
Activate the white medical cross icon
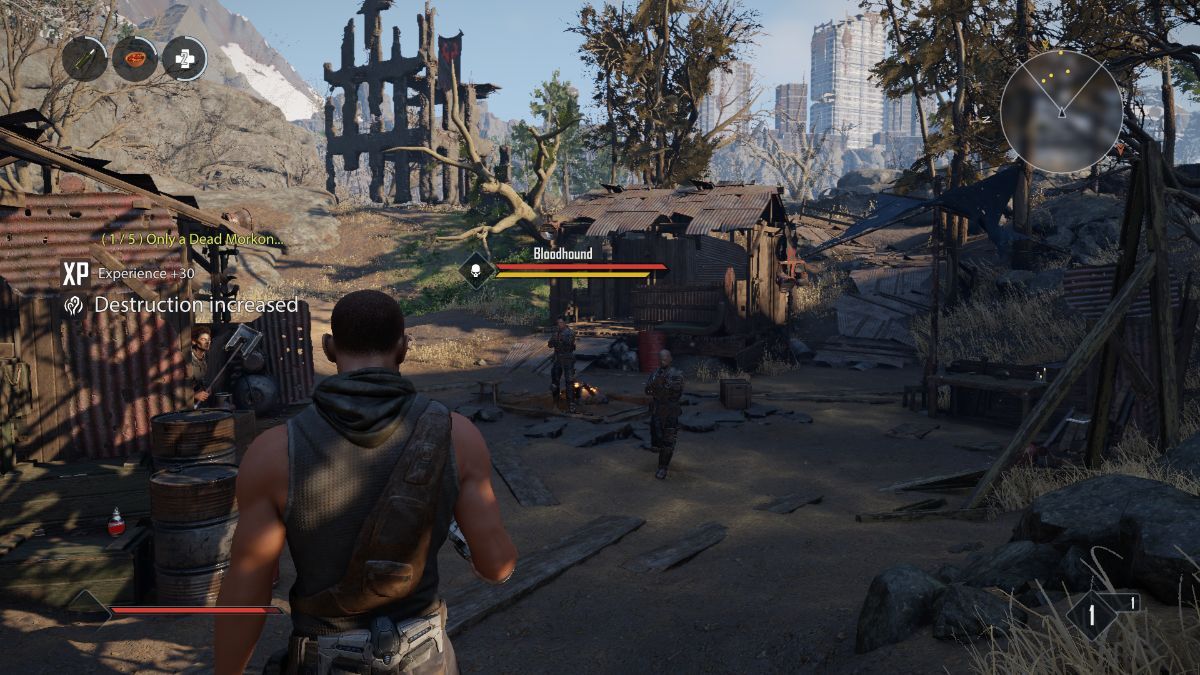185,58
